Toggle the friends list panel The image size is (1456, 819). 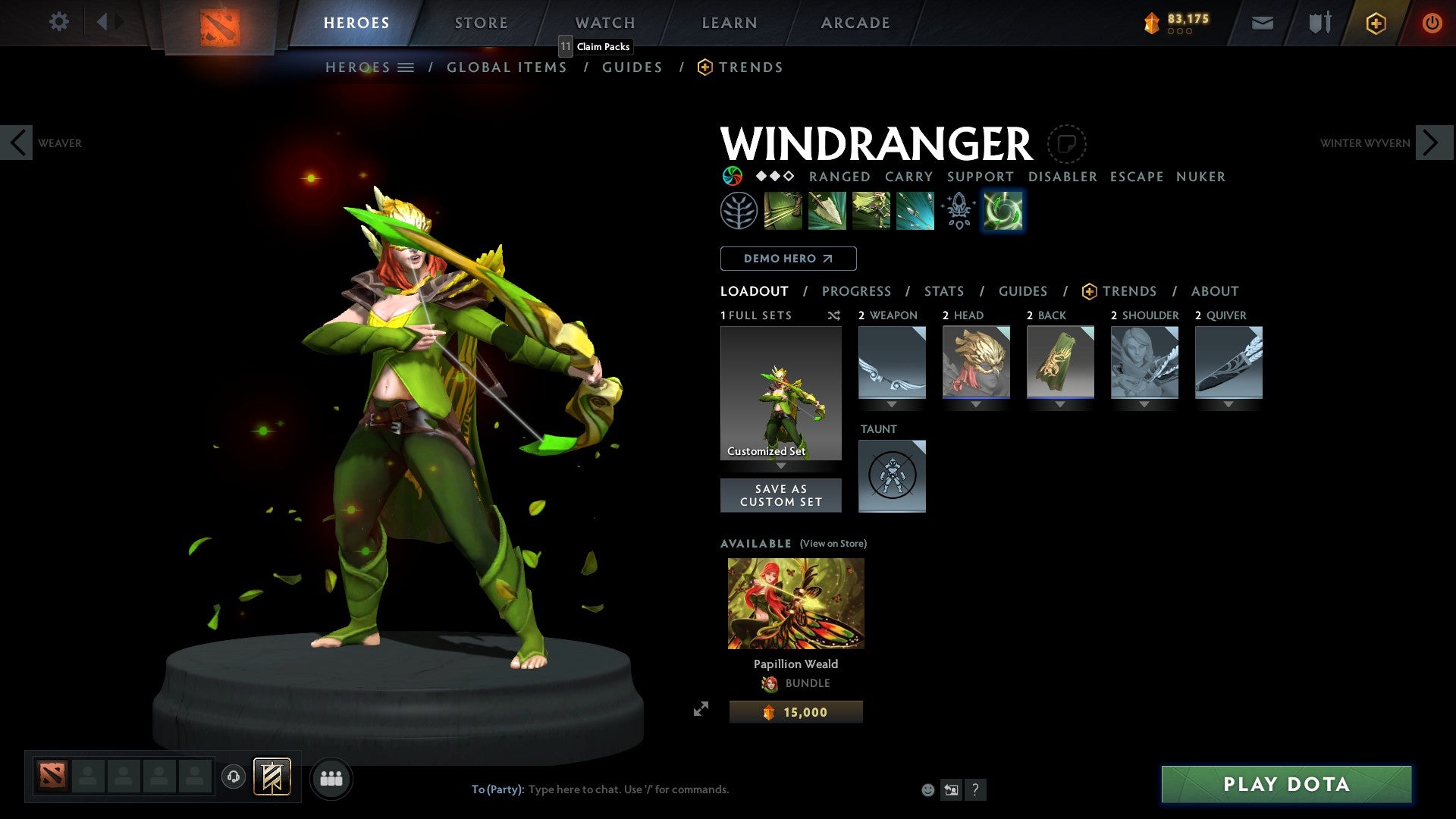[x=331, y=778]
